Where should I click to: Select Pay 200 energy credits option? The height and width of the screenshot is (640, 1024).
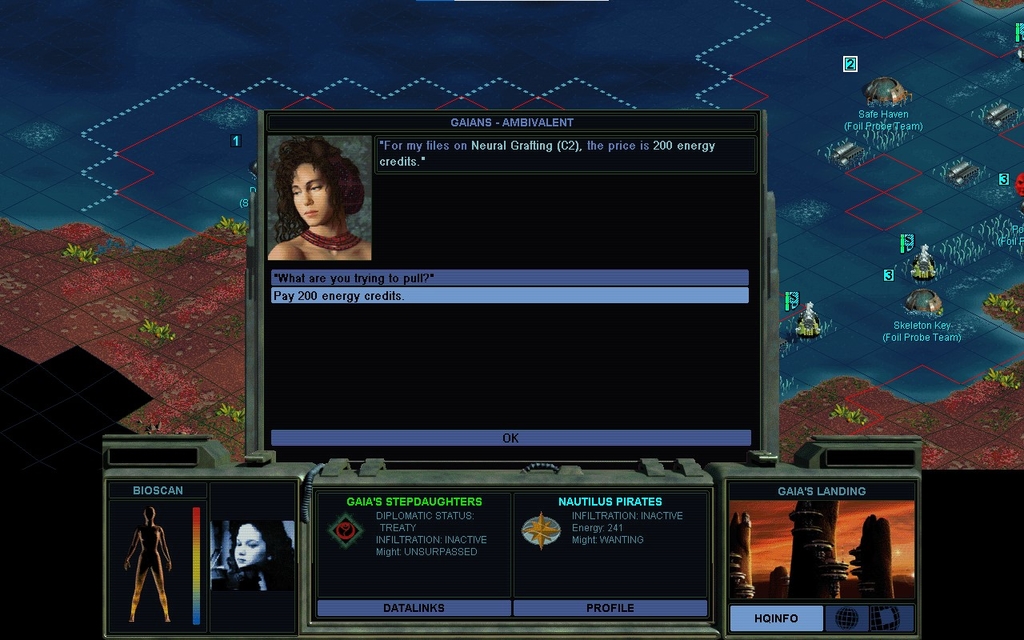tap(509, 296)
